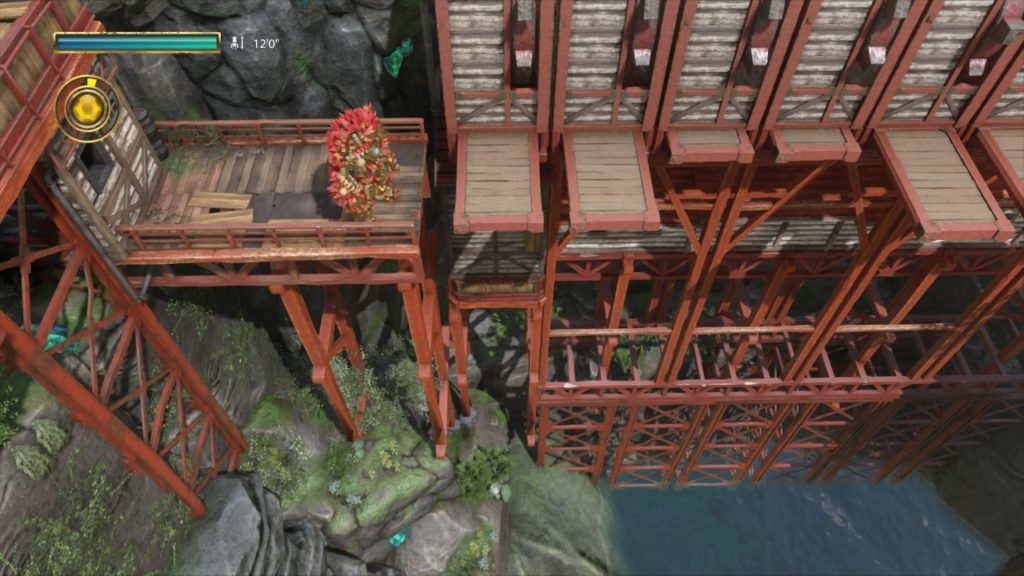The height and width of the screenshot is (576, 1024).
Task: Click the character height figure icon
Action: pyautogui.click(x=237, y=43)
